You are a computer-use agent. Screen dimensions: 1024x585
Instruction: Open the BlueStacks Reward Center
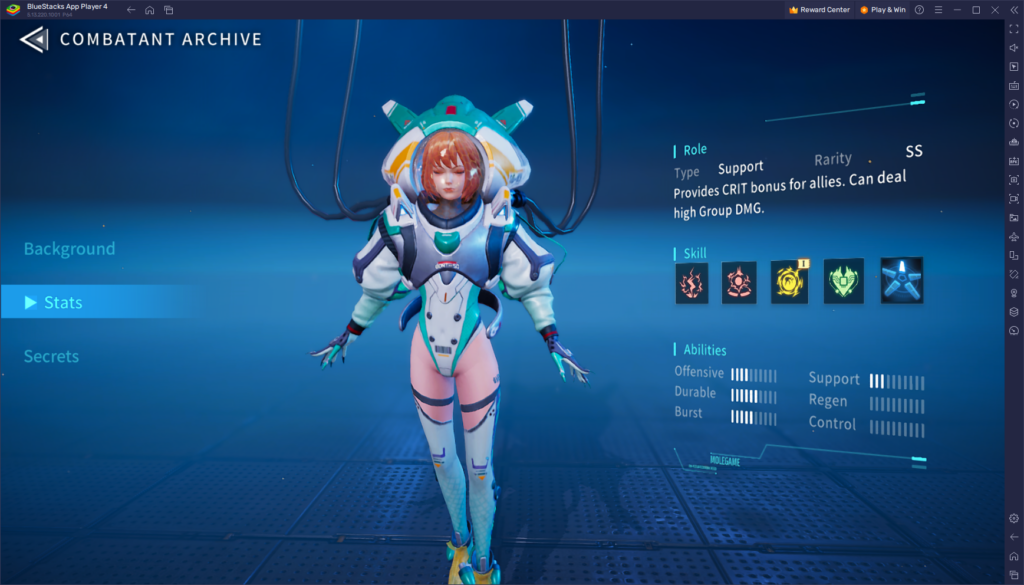click(x=819, y=9)
